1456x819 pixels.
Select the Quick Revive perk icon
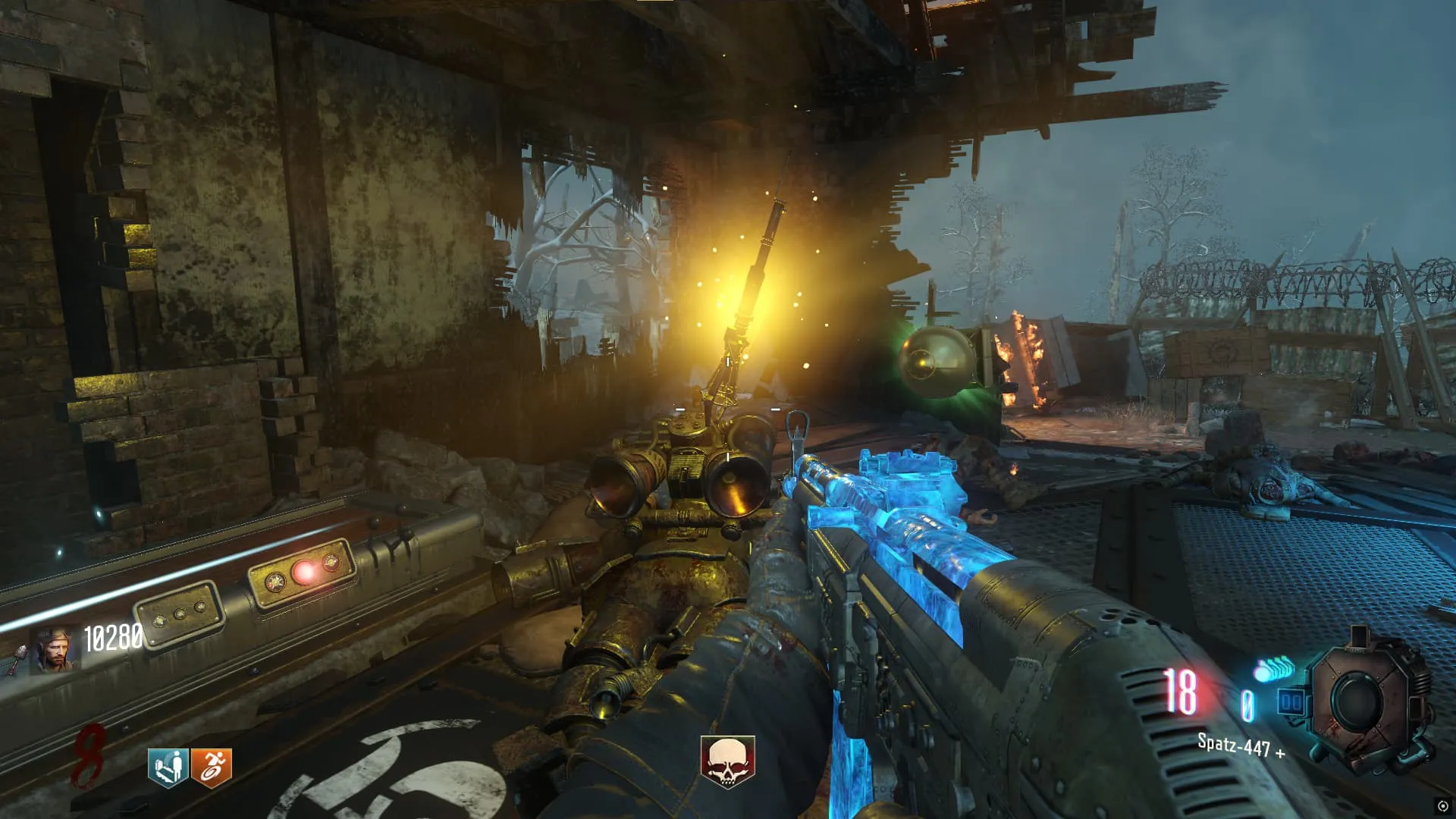pos(168,767)
